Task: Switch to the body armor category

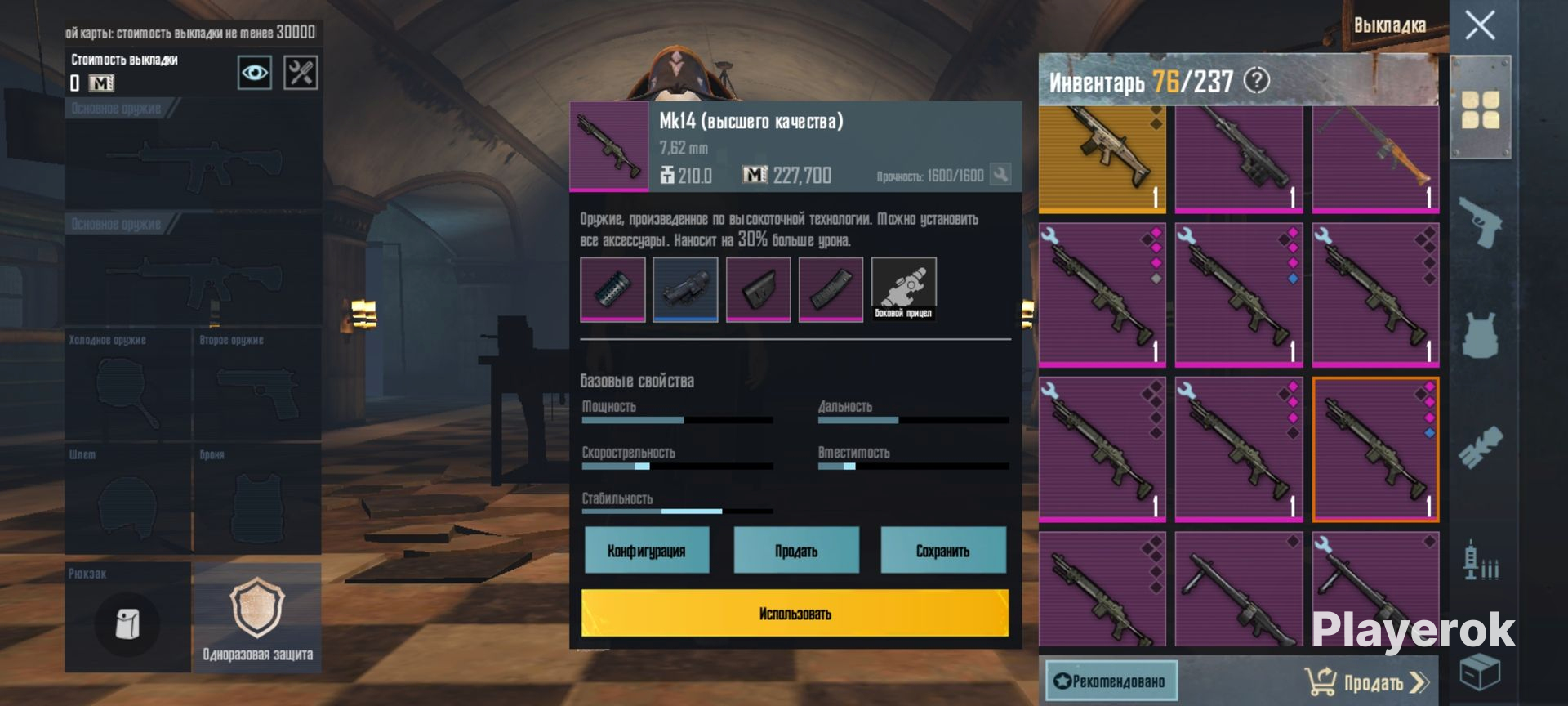Action: click(x=1480, y=335)
